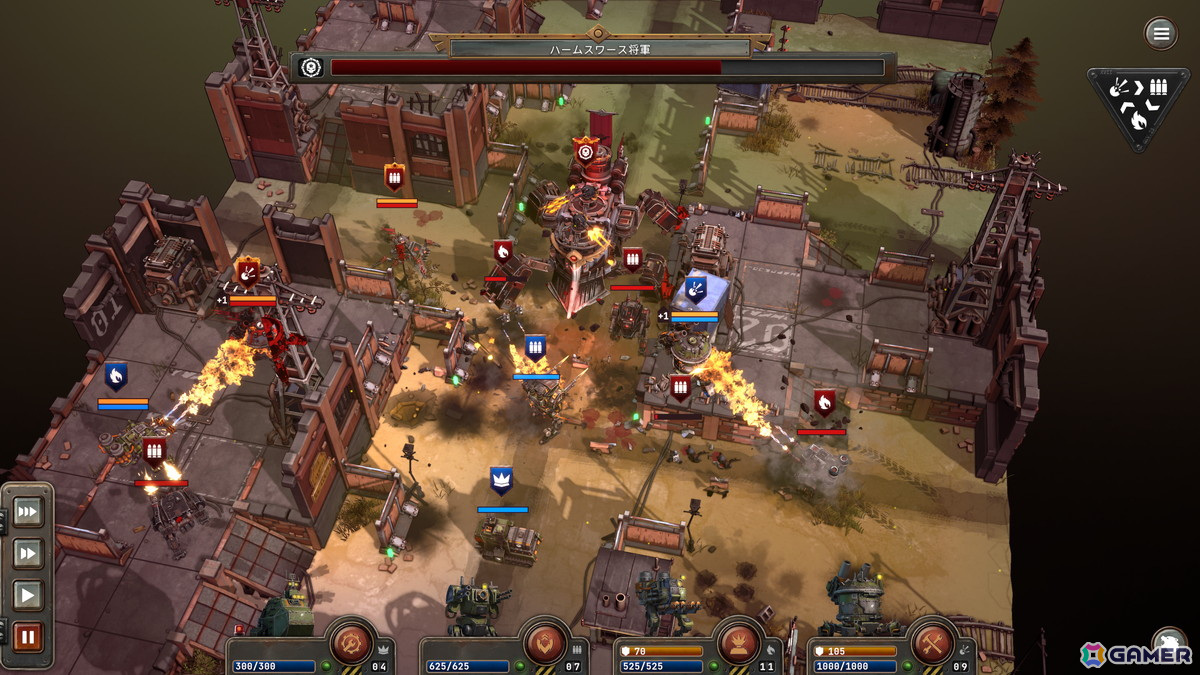
Task: Select the blue bullet-badge mech unit marker
Action: pyautogui.click(x=535, y=348)
